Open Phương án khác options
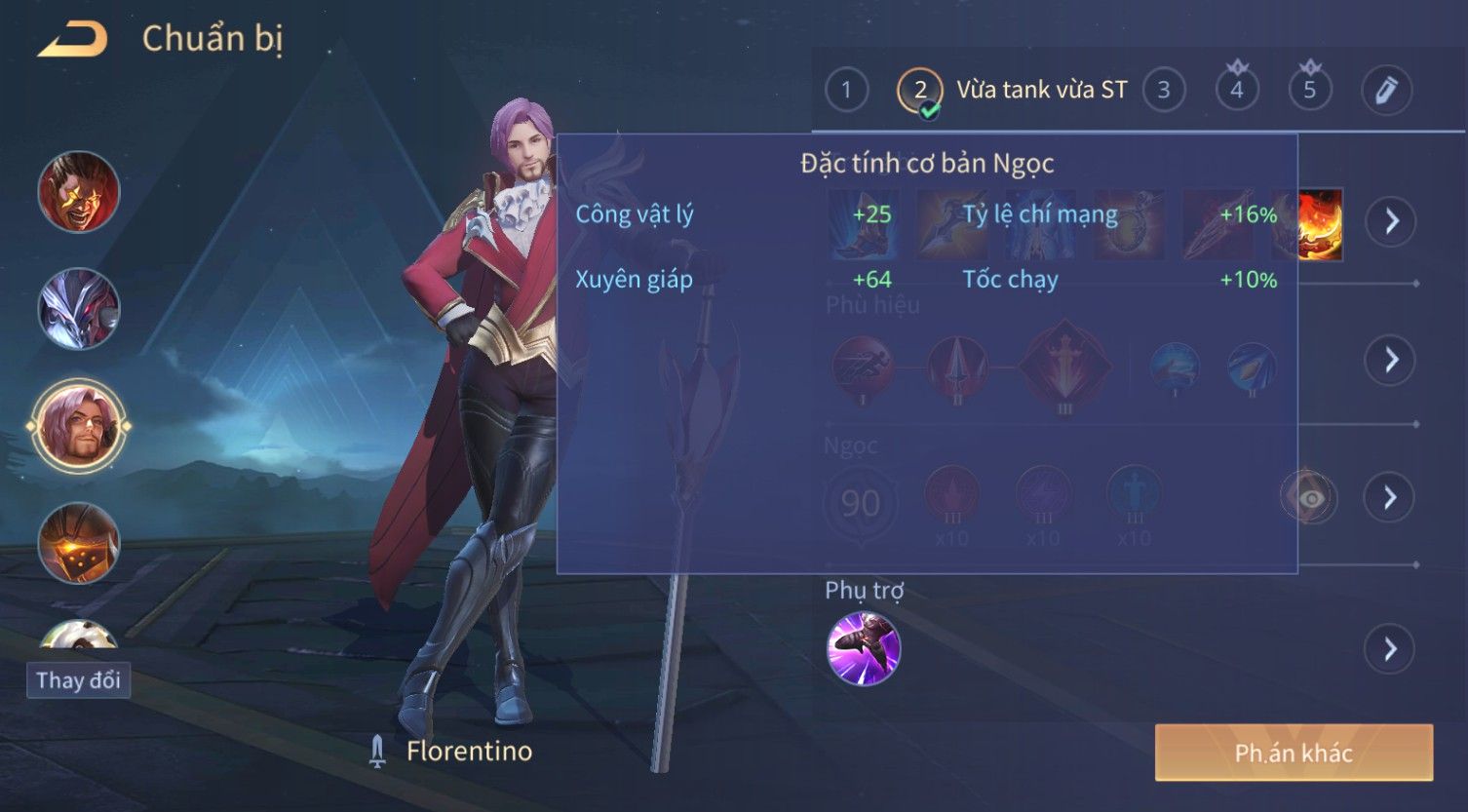 1293,753
